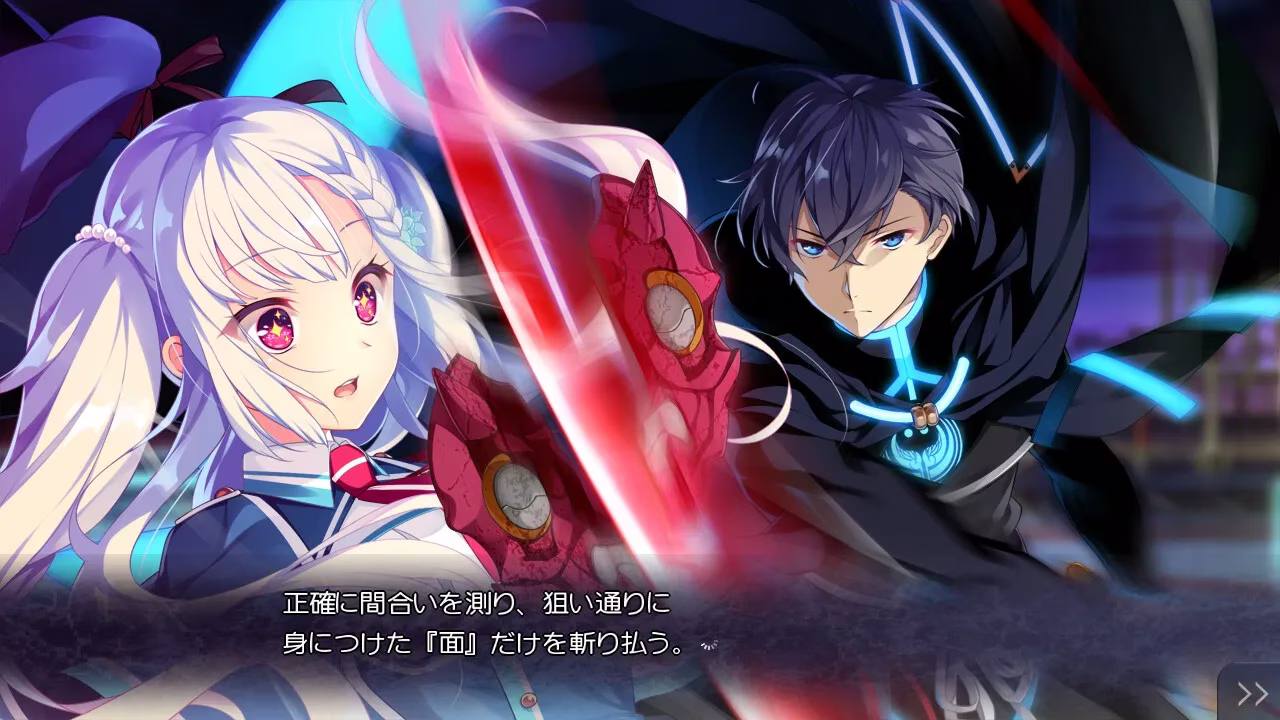
Task: Advance the dialogue text box
Action: point(640,625)
